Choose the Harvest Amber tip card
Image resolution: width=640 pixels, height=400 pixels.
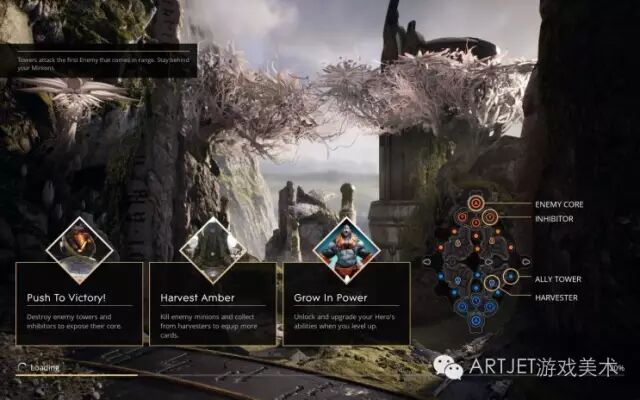pyautogui.click(x=212, y=303)
